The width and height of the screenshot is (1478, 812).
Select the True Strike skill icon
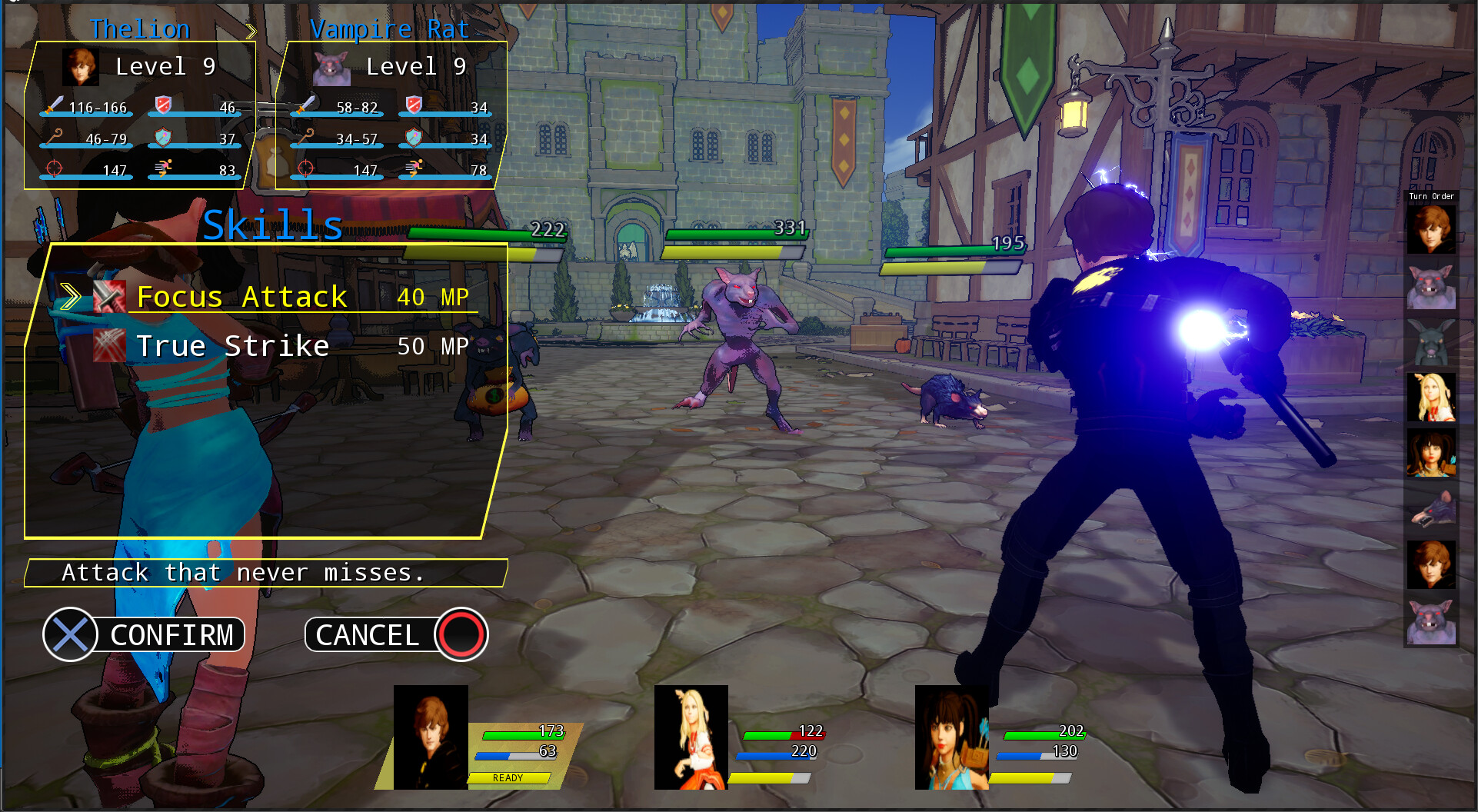[111, 345]
